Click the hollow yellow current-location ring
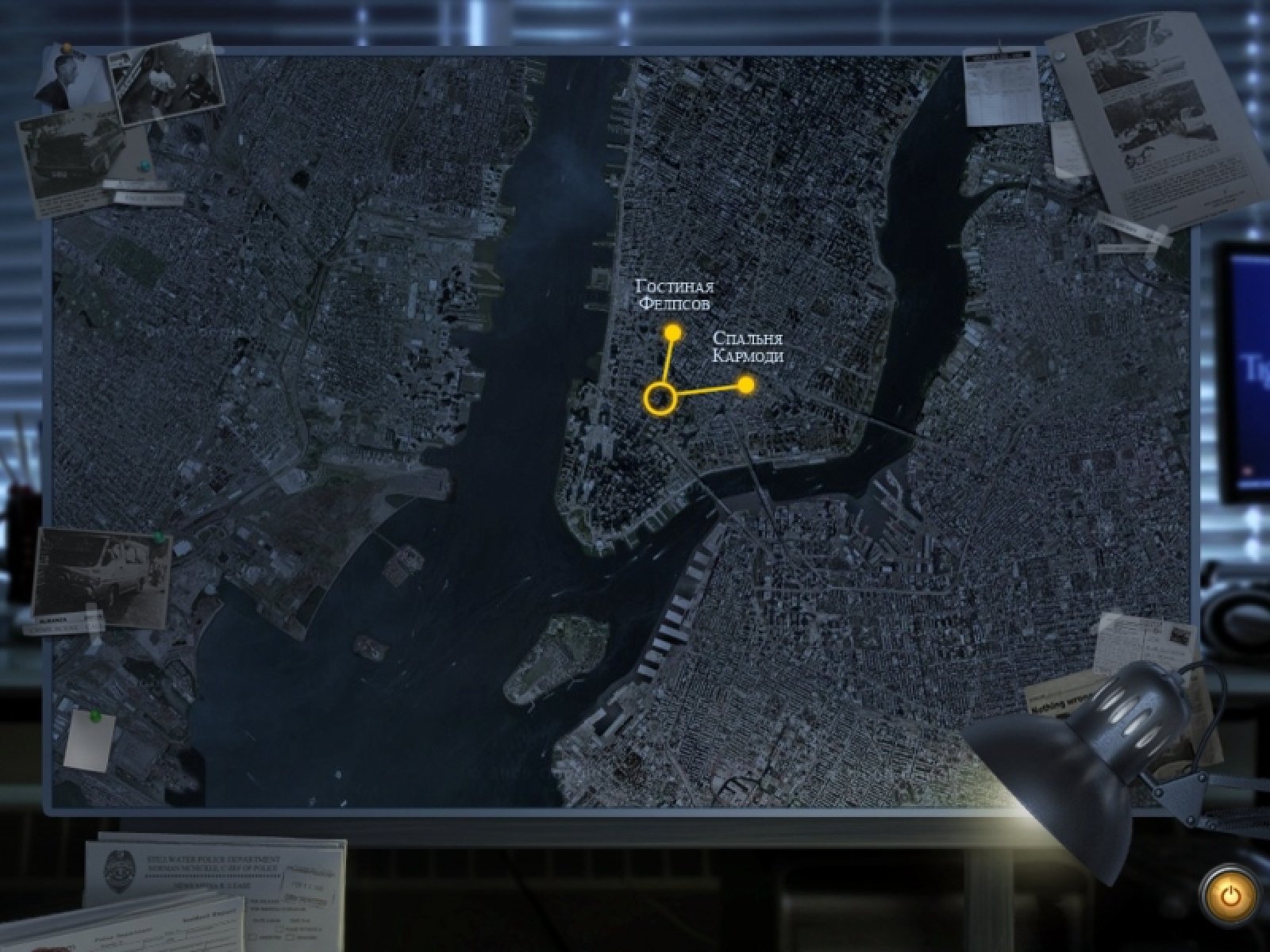The width and height of the screenshot is (1270, 952). coord(660,398)
